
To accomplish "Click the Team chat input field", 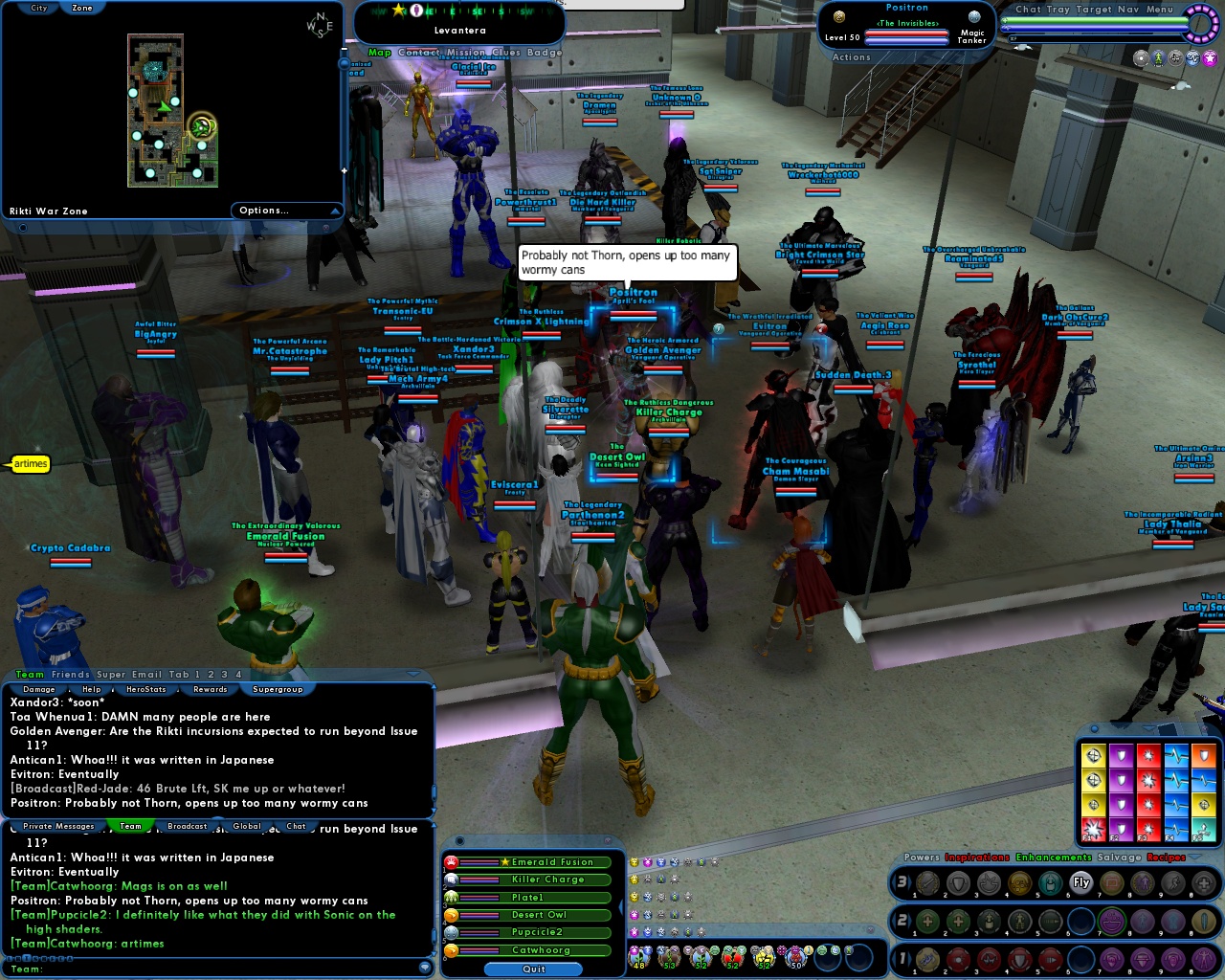I will coord(191,969).
